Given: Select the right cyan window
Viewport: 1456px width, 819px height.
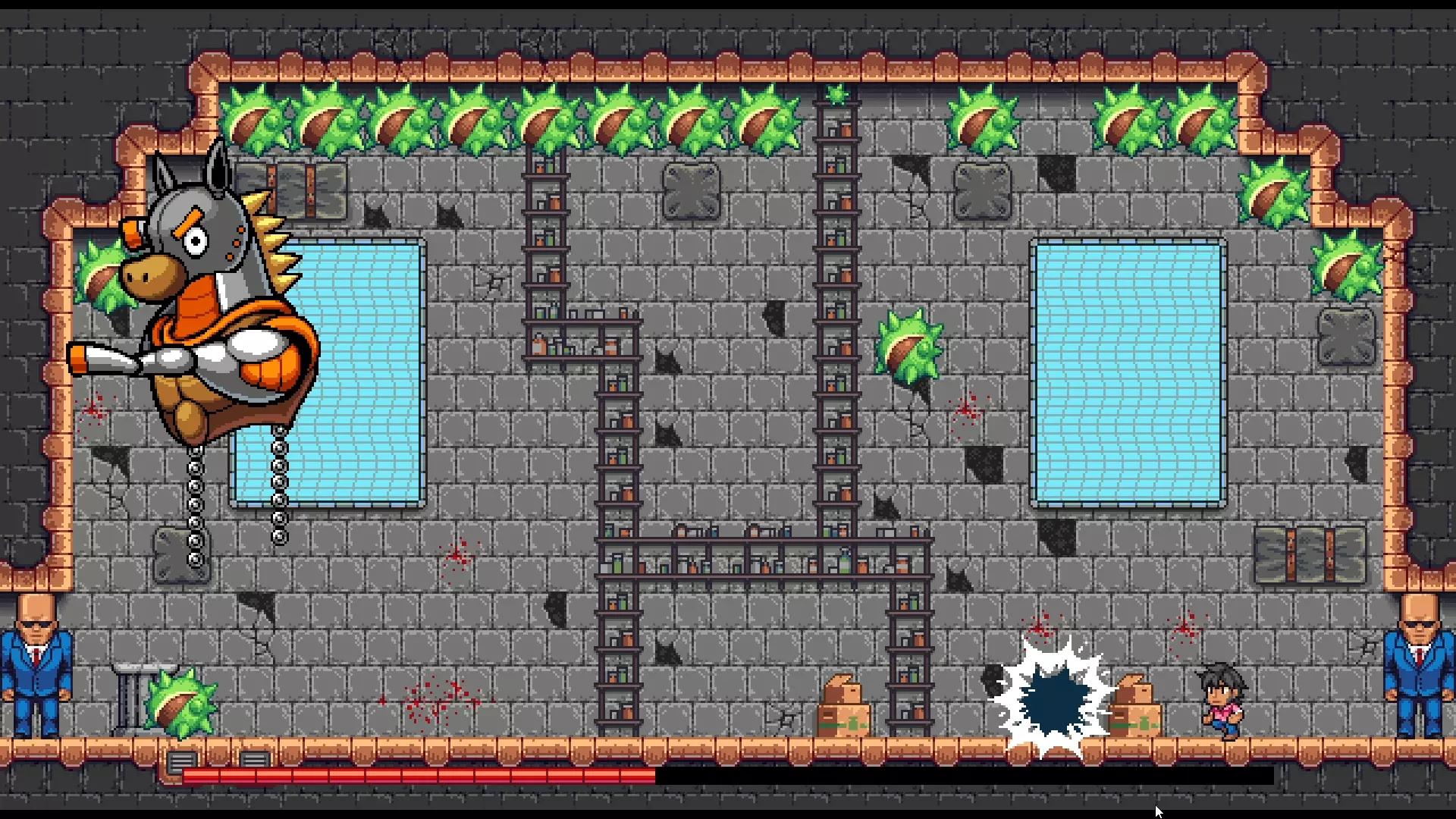Looking at the screenshot, I should [1128, 372].
